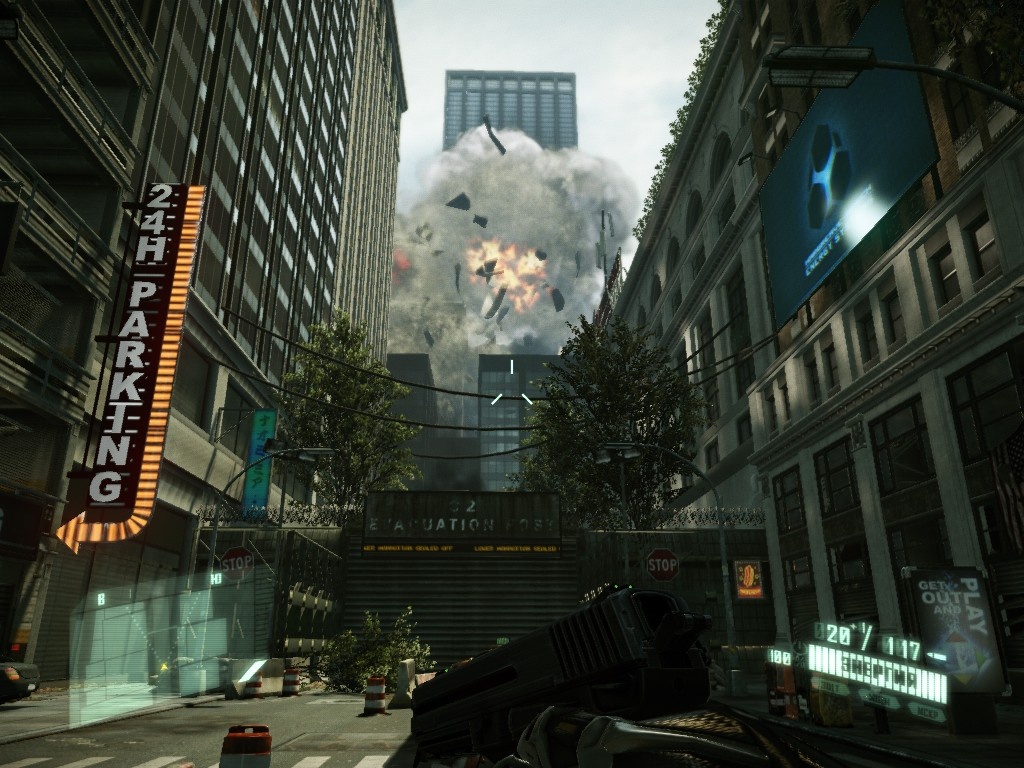Activate the МСКР suit mode indicator
Screen dimensions: 1024x768
(927, 713)
